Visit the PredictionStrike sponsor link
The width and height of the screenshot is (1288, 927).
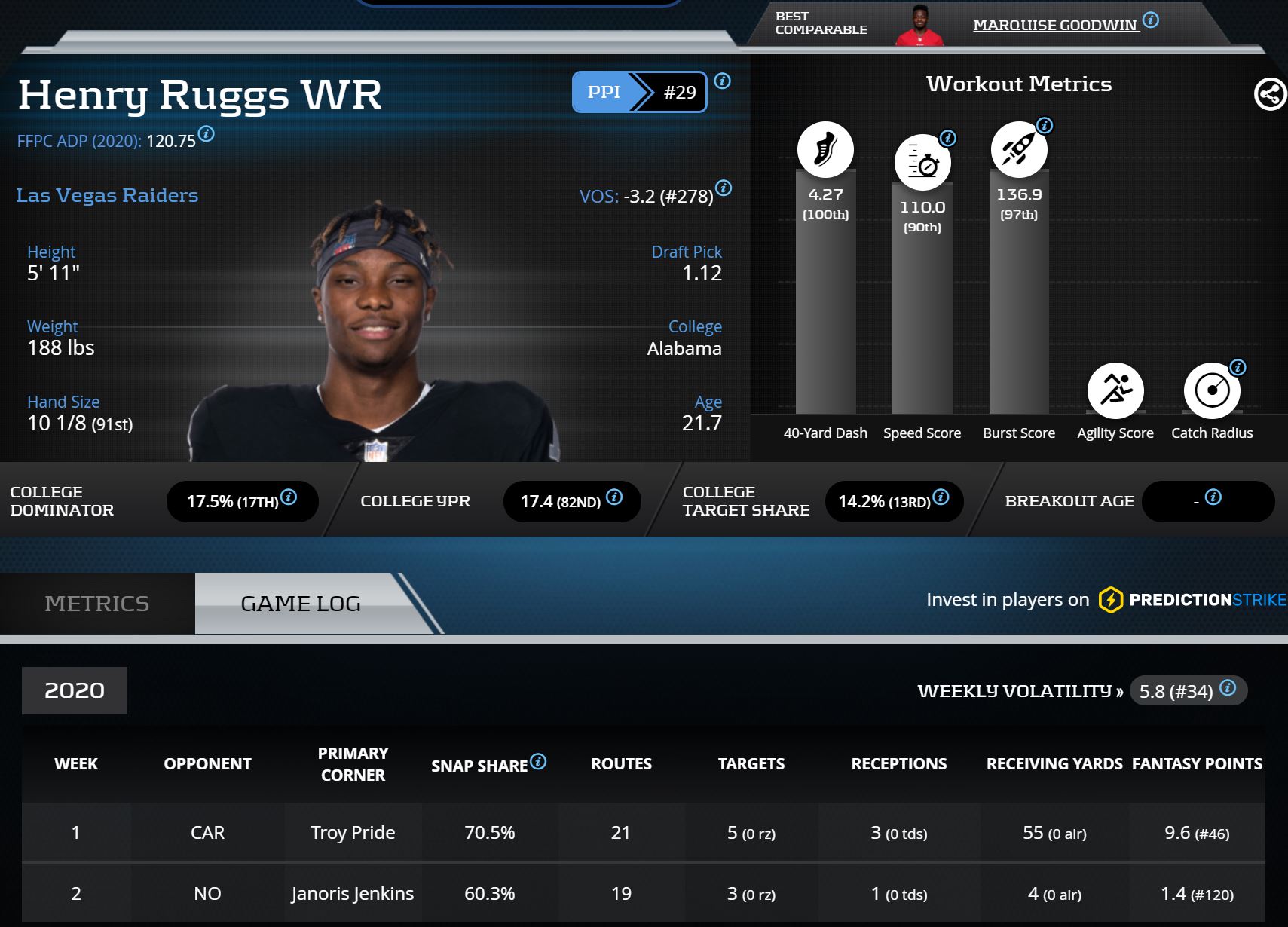[1192, 600]
